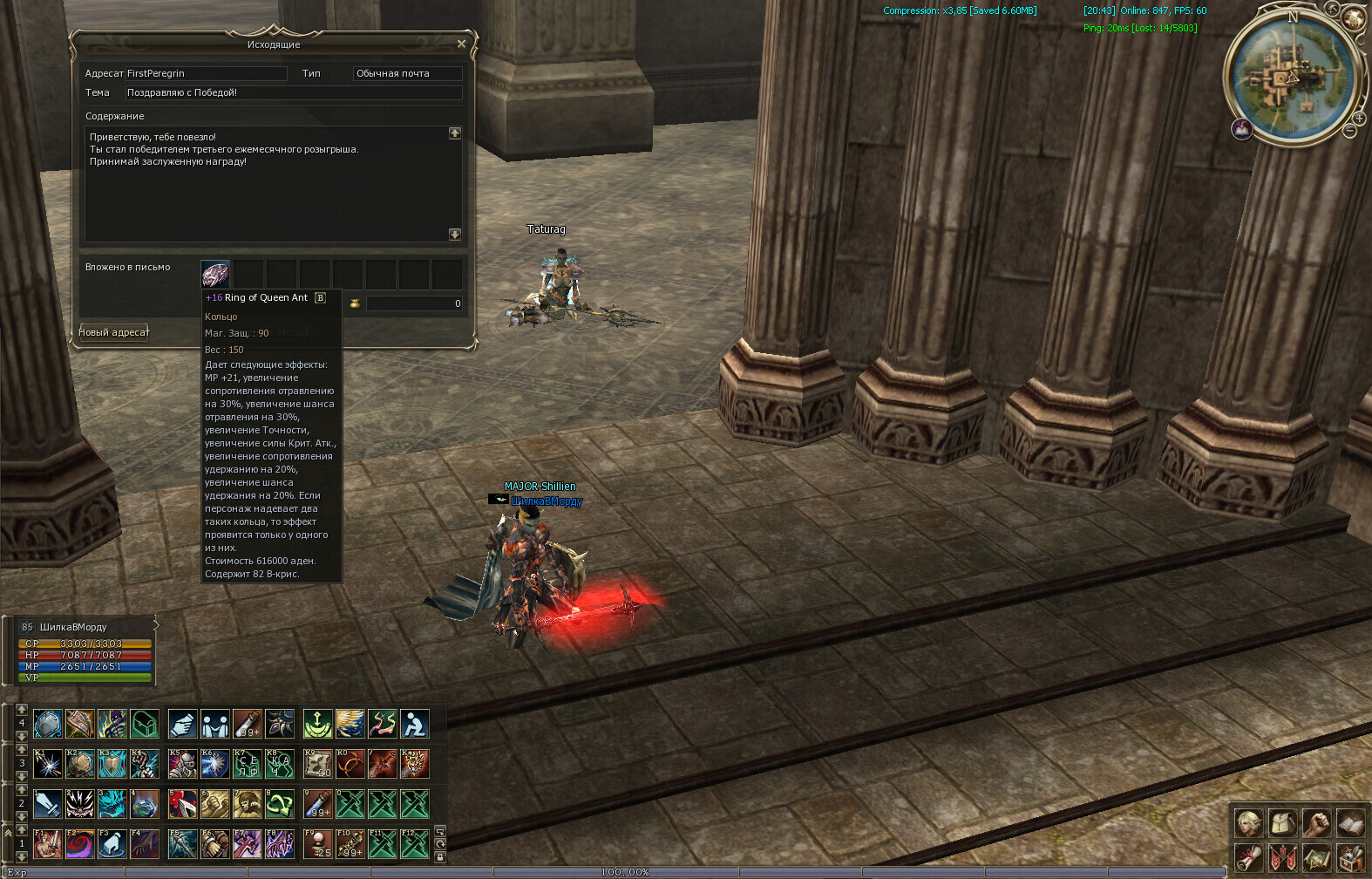Click the Тема subject field
The width and height of the screenshot is (1372, 879).
[294, 92]
